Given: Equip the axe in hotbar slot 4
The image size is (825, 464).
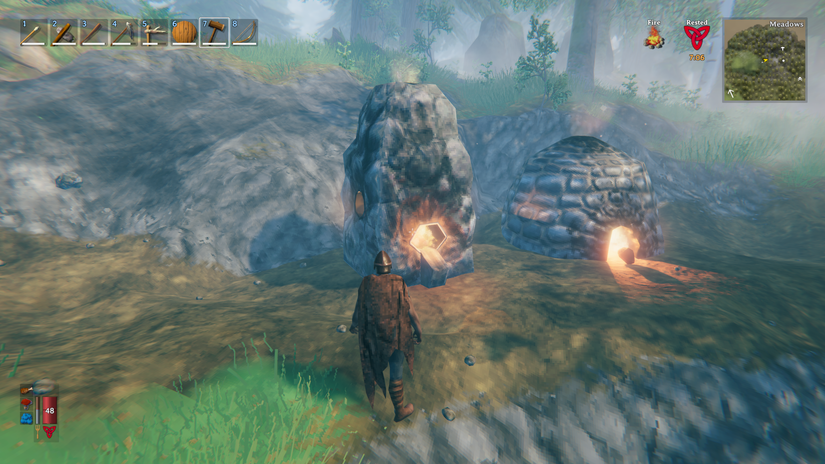Looking at the screenshot, I should pos(124,33).
